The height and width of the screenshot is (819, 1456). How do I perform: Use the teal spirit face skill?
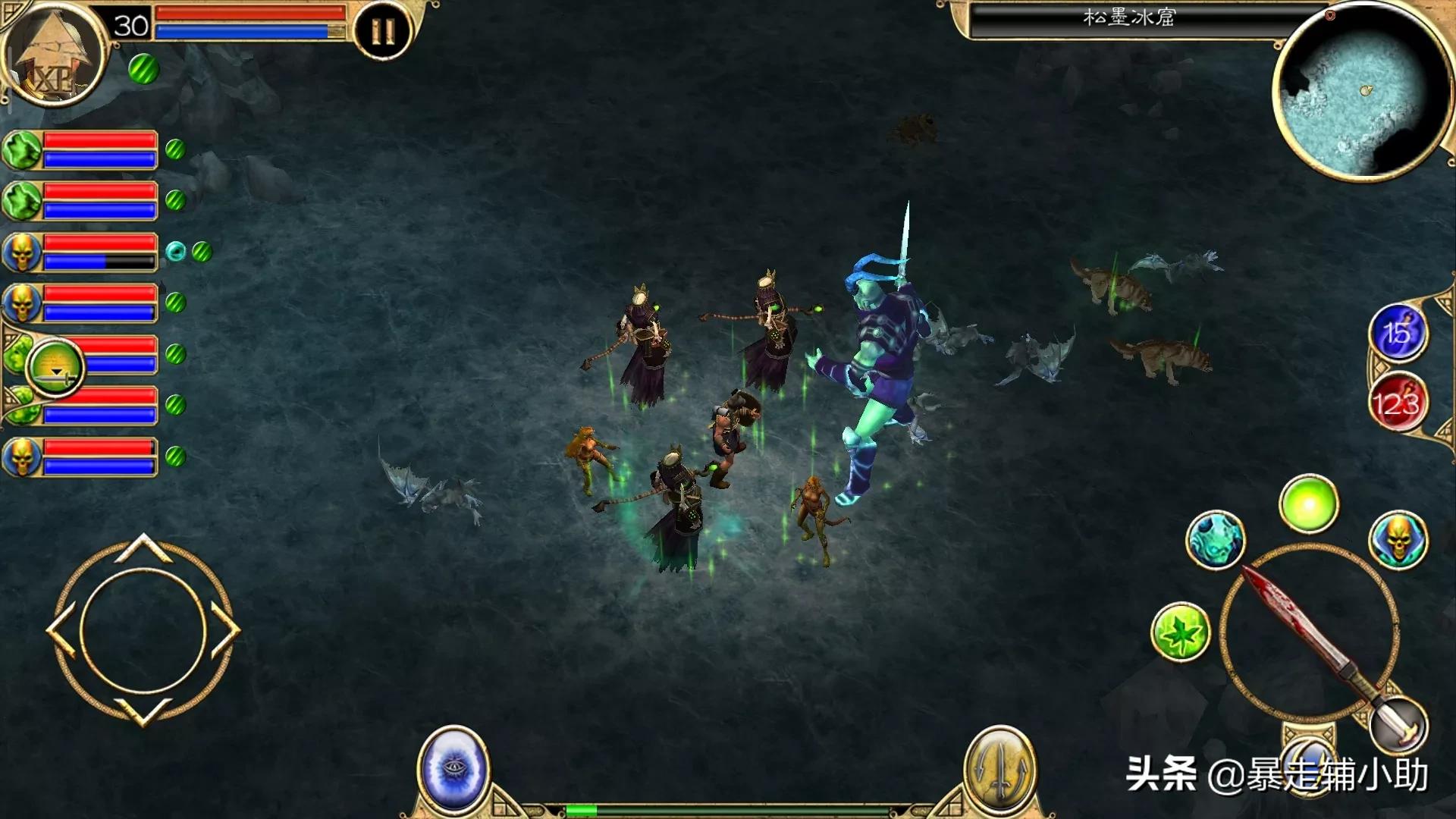click(x=1215, y=540)
